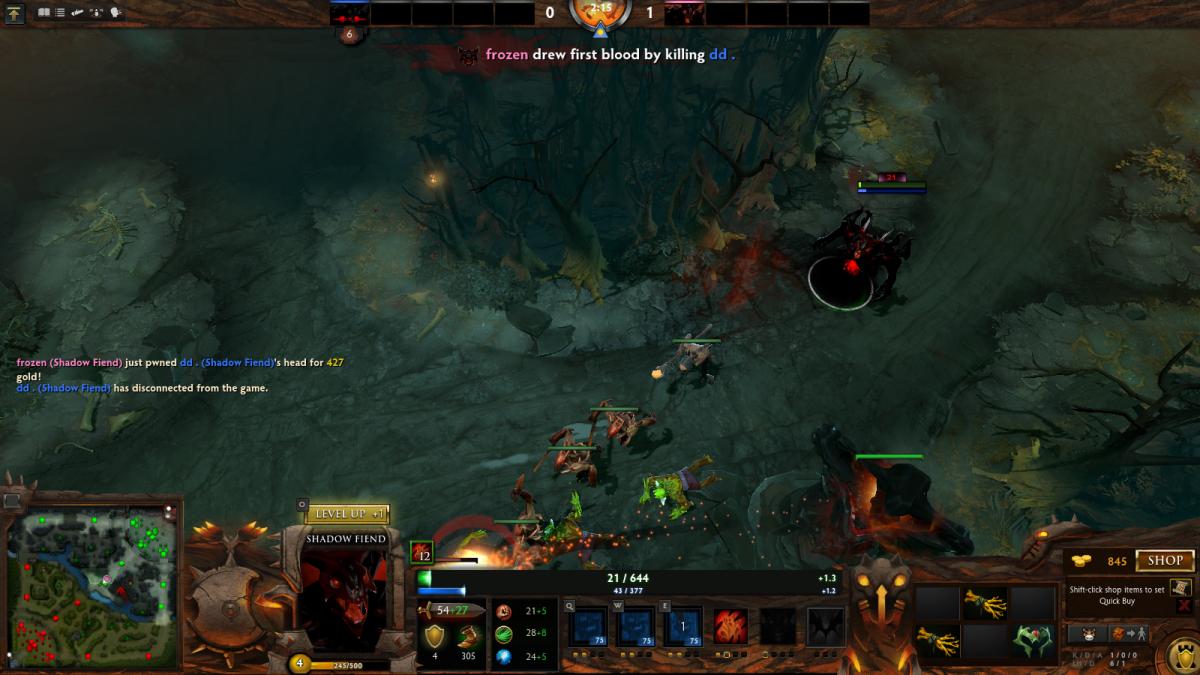Click the disconnected Radiant hero portrait in top bar
Screen dimensions: 1200x675
[349, 14]
